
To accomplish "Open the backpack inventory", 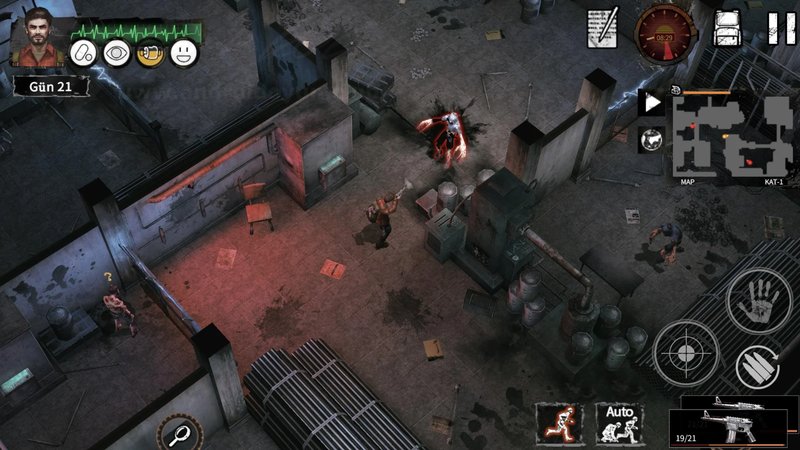I will click(x=728, y=27).
